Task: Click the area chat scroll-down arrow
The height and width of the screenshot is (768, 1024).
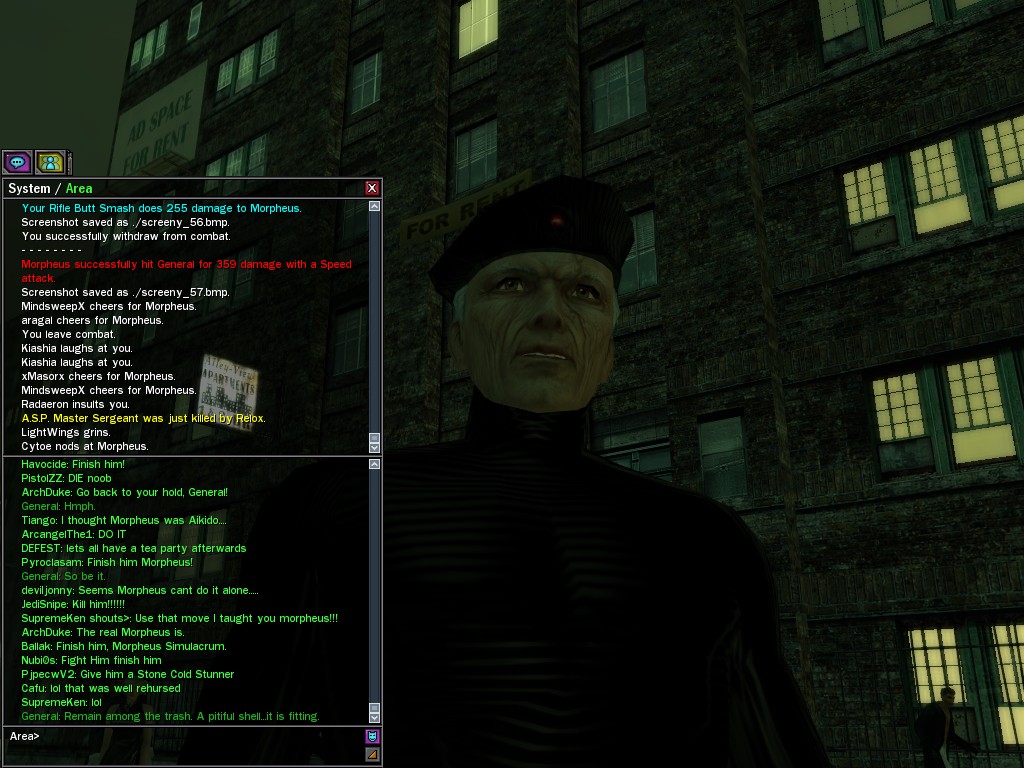Action: pos(374,717)
